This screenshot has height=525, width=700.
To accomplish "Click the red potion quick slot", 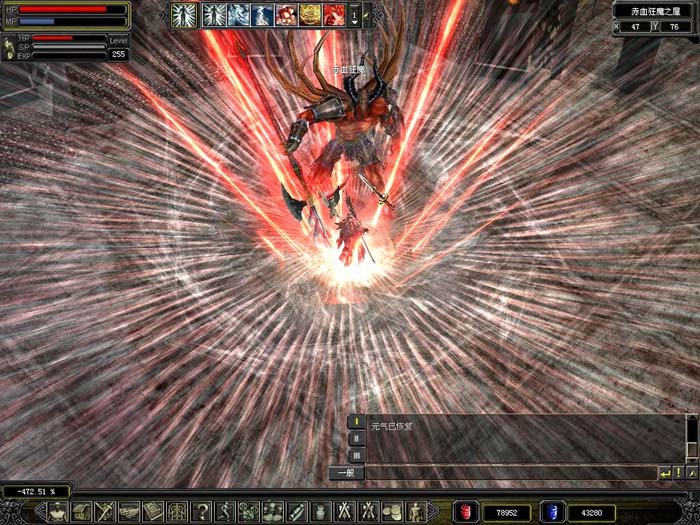I will click(x=466, y=511).
